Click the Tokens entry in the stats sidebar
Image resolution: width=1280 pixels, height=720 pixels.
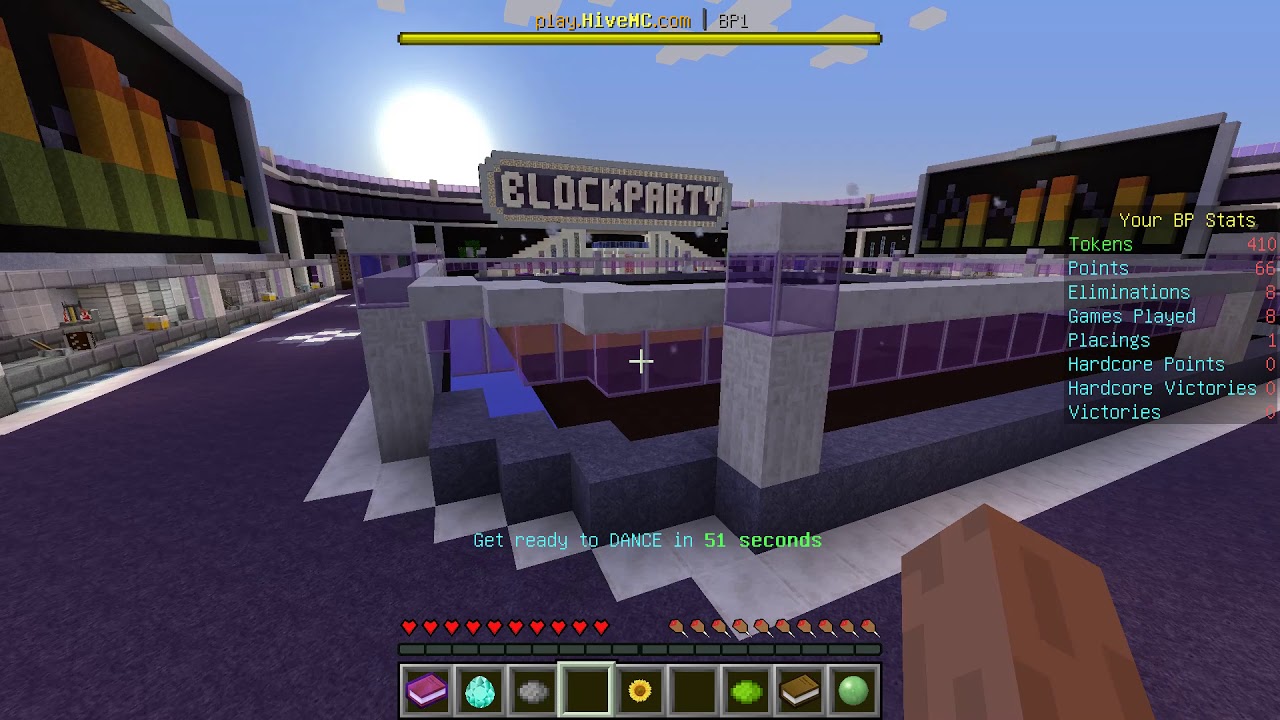click(x=1101, y=244)
